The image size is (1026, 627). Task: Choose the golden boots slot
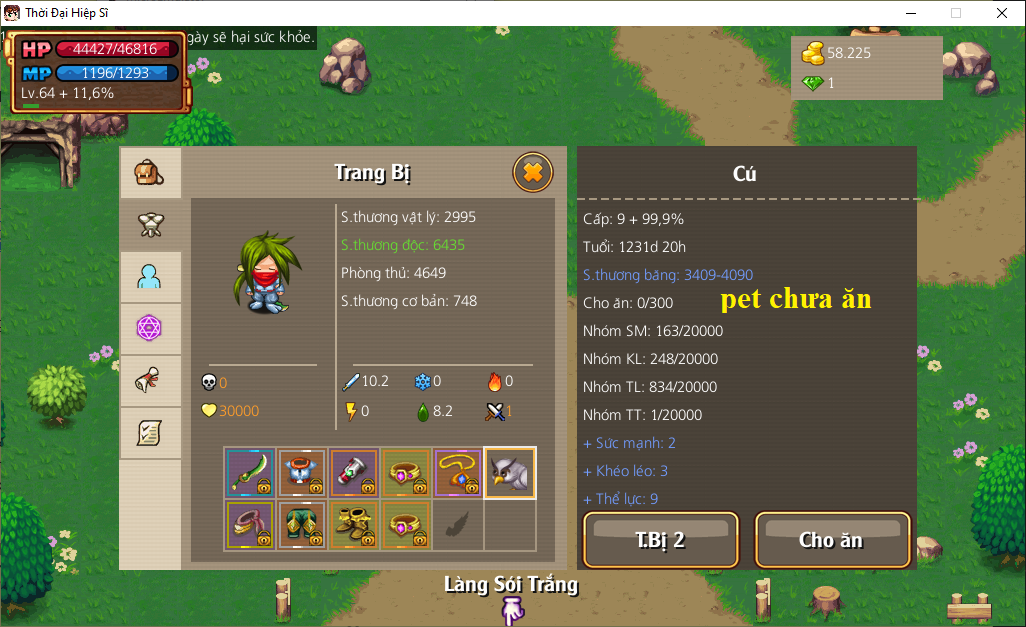[354, 525]
